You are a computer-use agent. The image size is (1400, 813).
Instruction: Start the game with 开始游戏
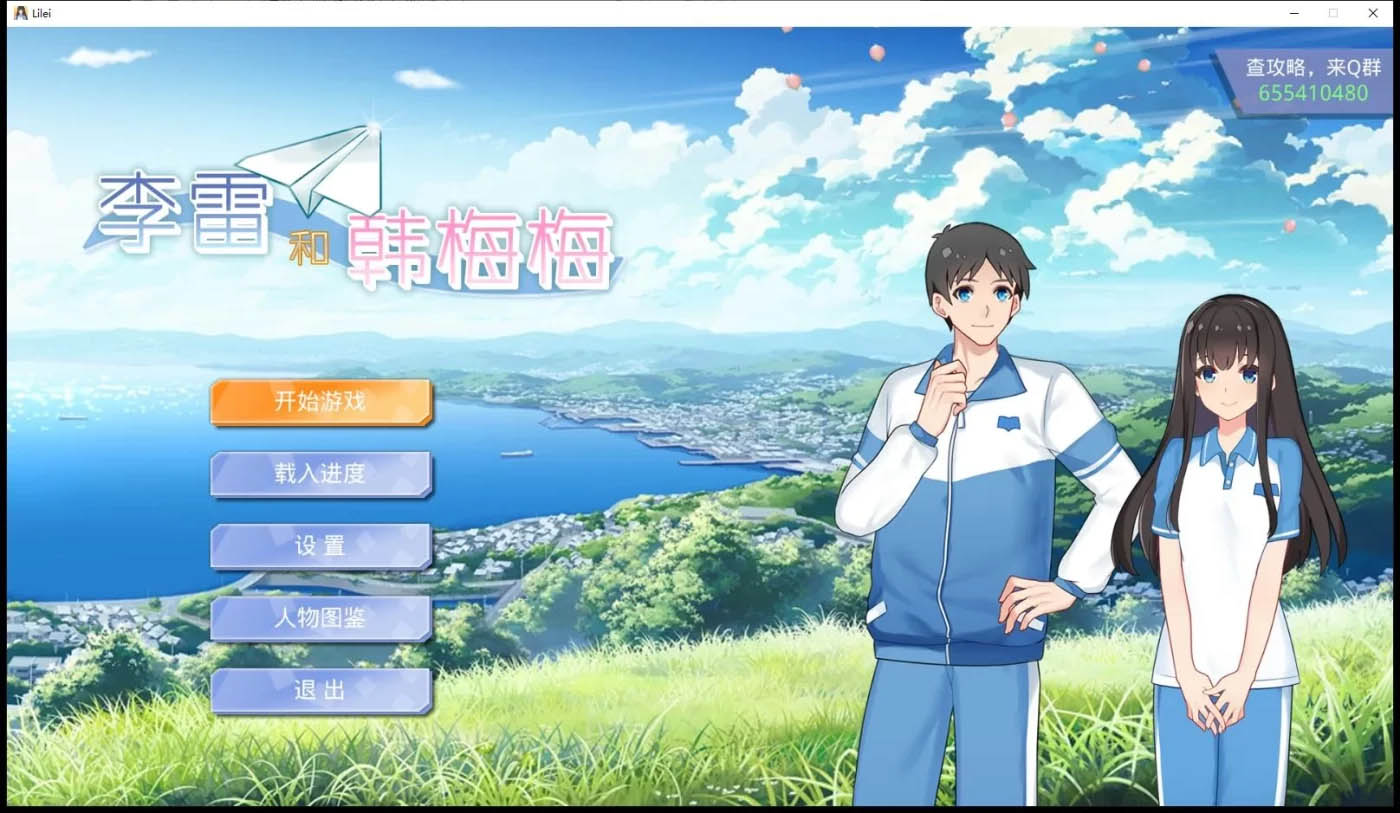click(x=320, y=402)
